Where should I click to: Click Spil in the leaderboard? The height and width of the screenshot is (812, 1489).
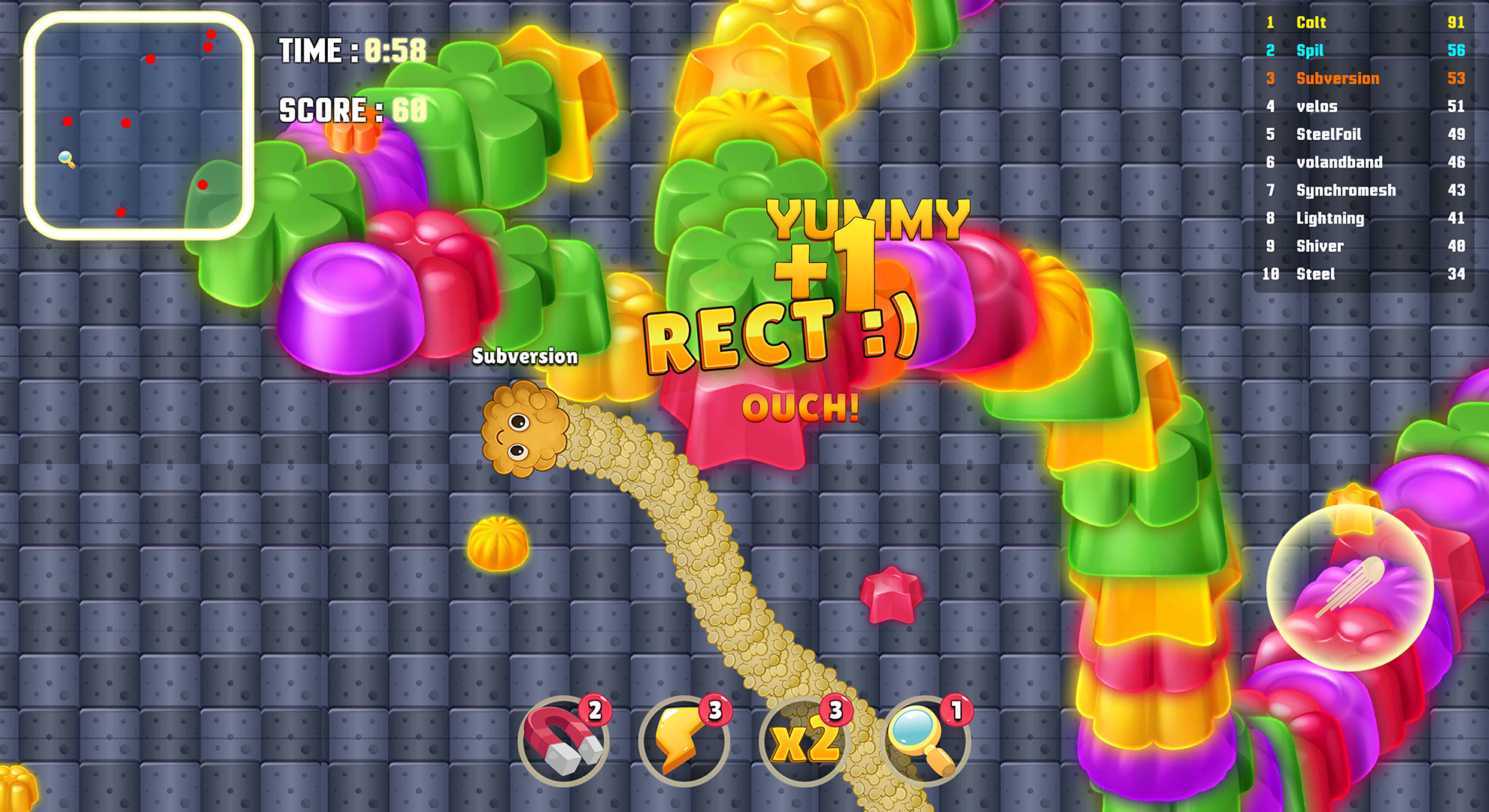tap(1309, 50)
